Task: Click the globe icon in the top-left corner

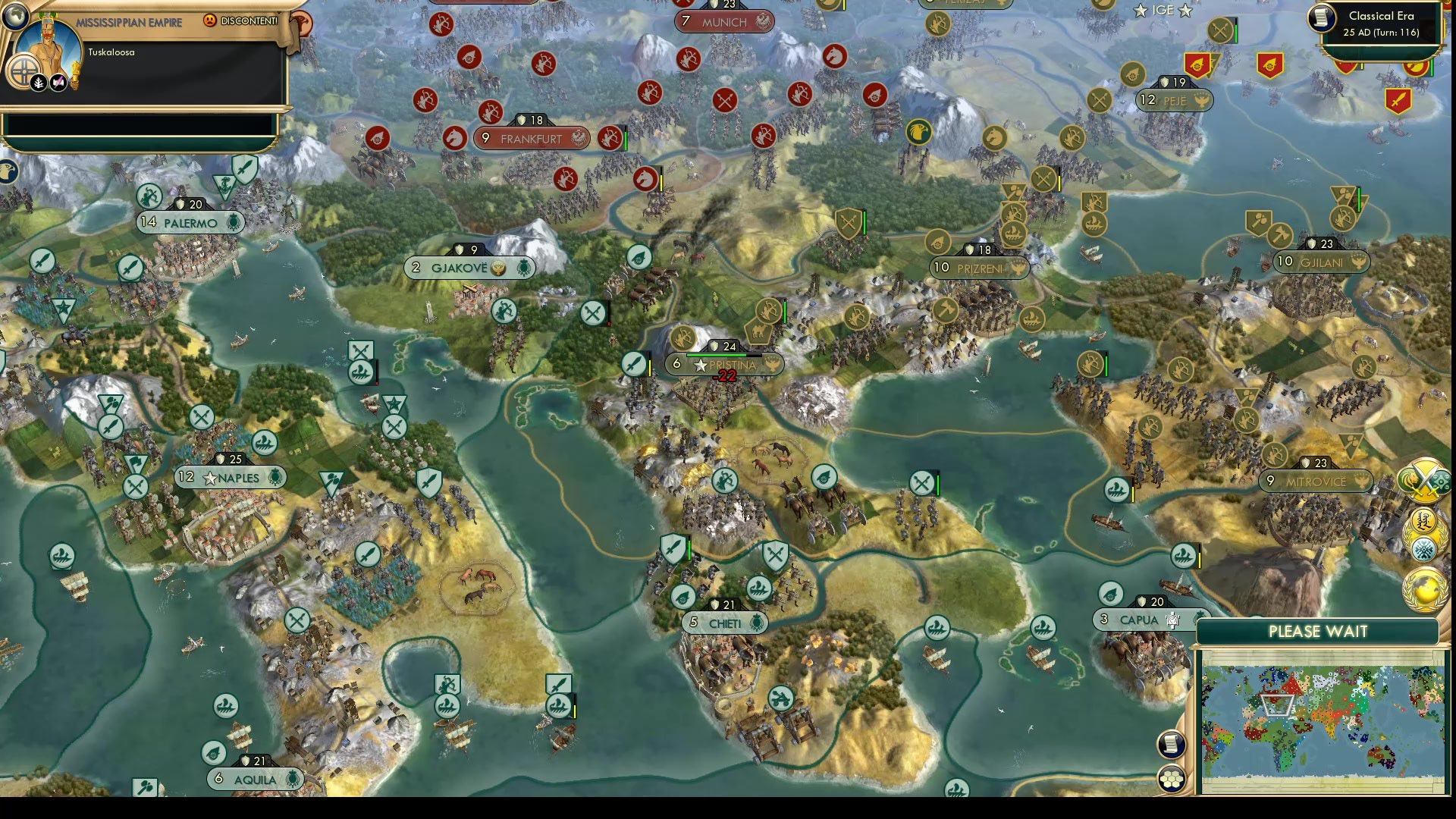Action: pyautogui.click(x=15, y=17)
